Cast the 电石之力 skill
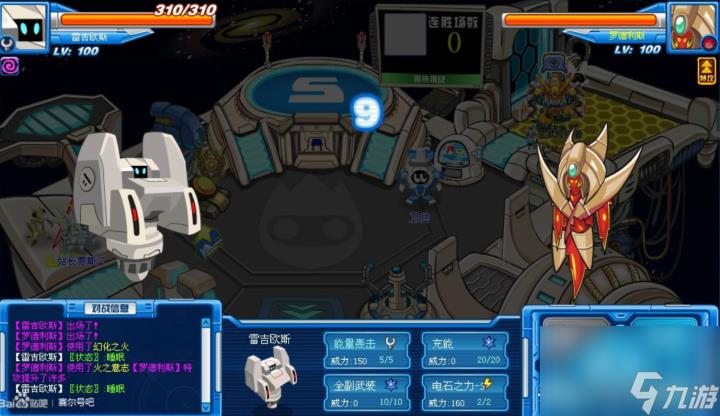The height and width of the screenshot is (416, 720). pos(463,392)
